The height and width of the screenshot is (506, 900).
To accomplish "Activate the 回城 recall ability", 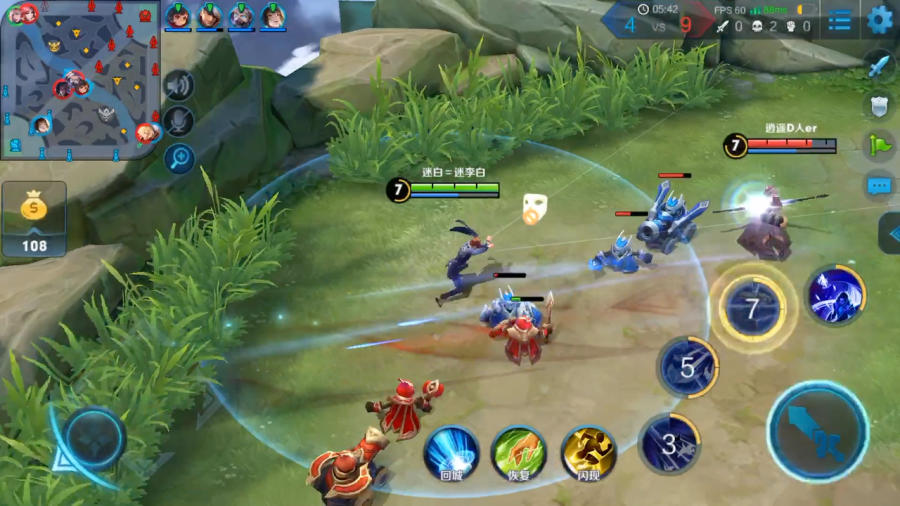I will coord(451,450).
